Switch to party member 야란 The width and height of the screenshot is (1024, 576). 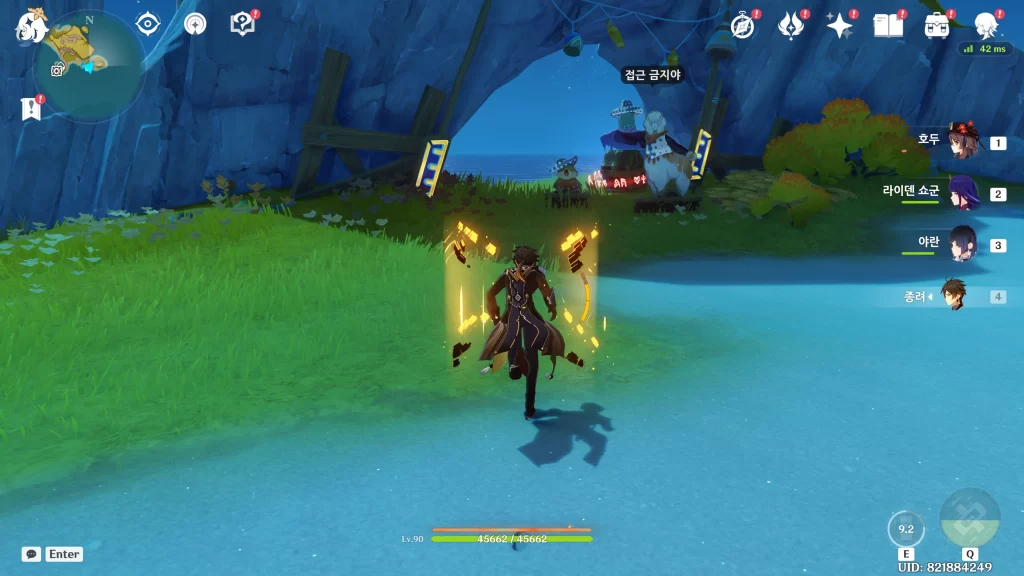[960, 244]
